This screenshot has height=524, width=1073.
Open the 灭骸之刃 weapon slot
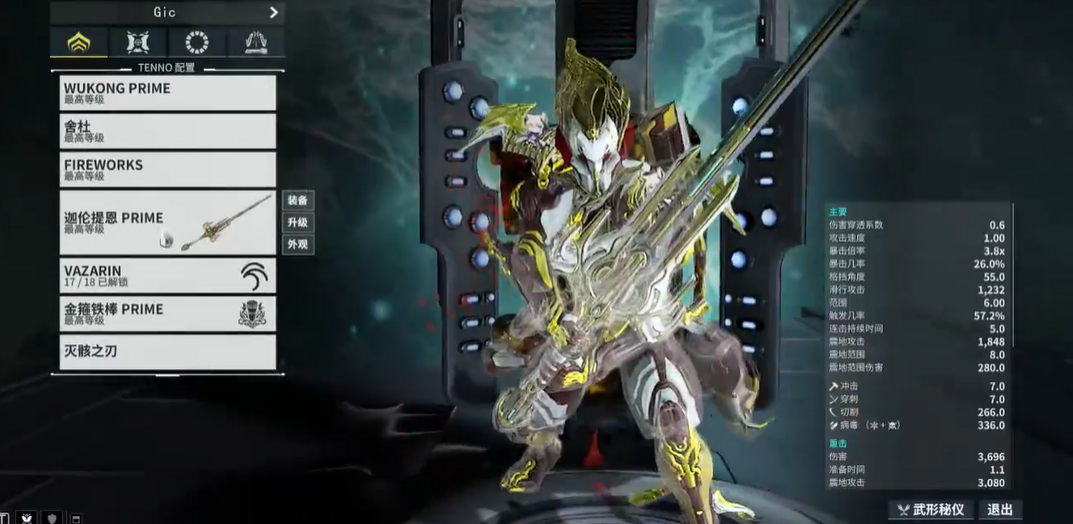(x=167, y=352)
